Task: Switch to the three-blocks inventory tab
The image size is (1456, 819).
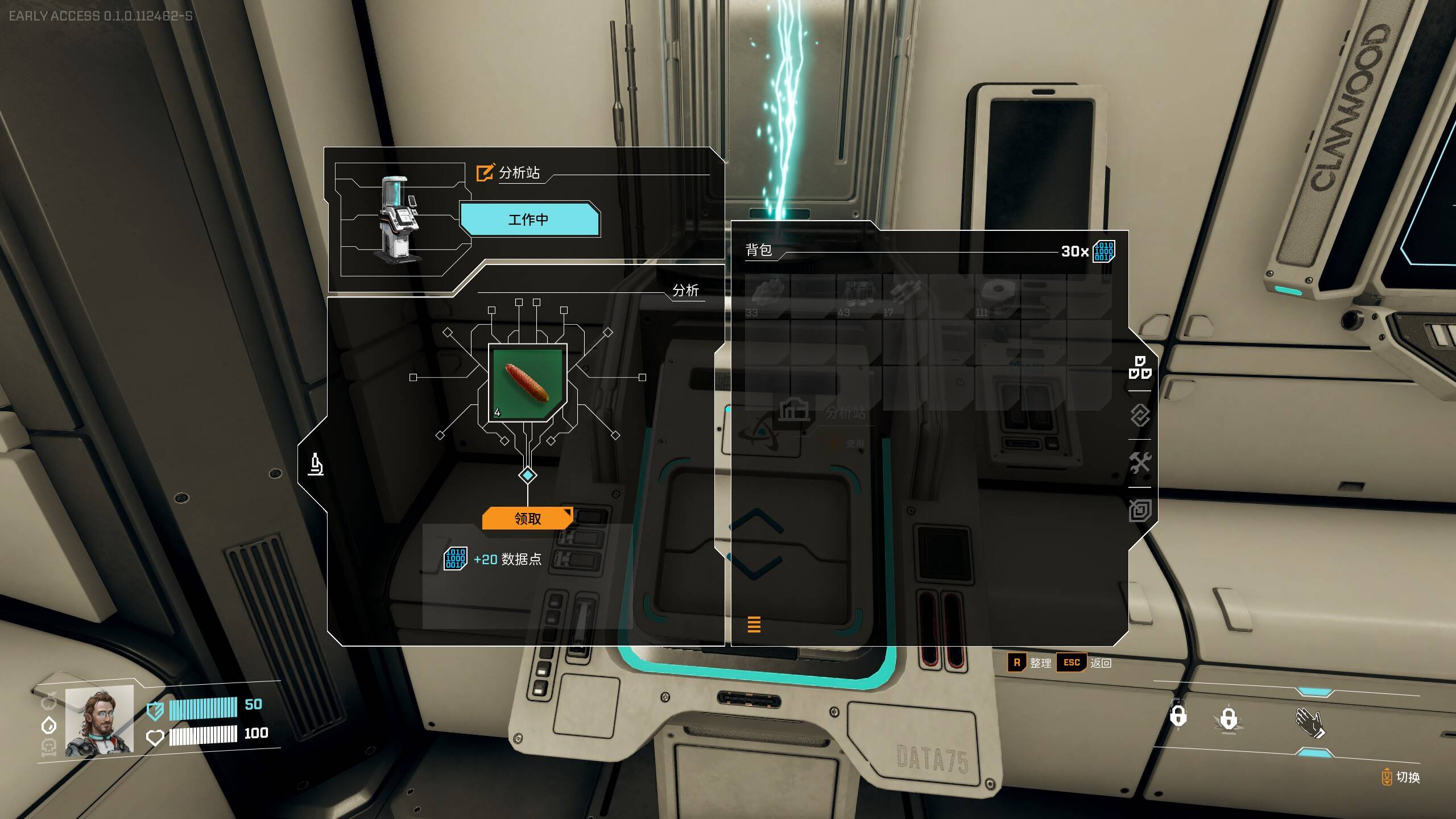Action: 1140,367
